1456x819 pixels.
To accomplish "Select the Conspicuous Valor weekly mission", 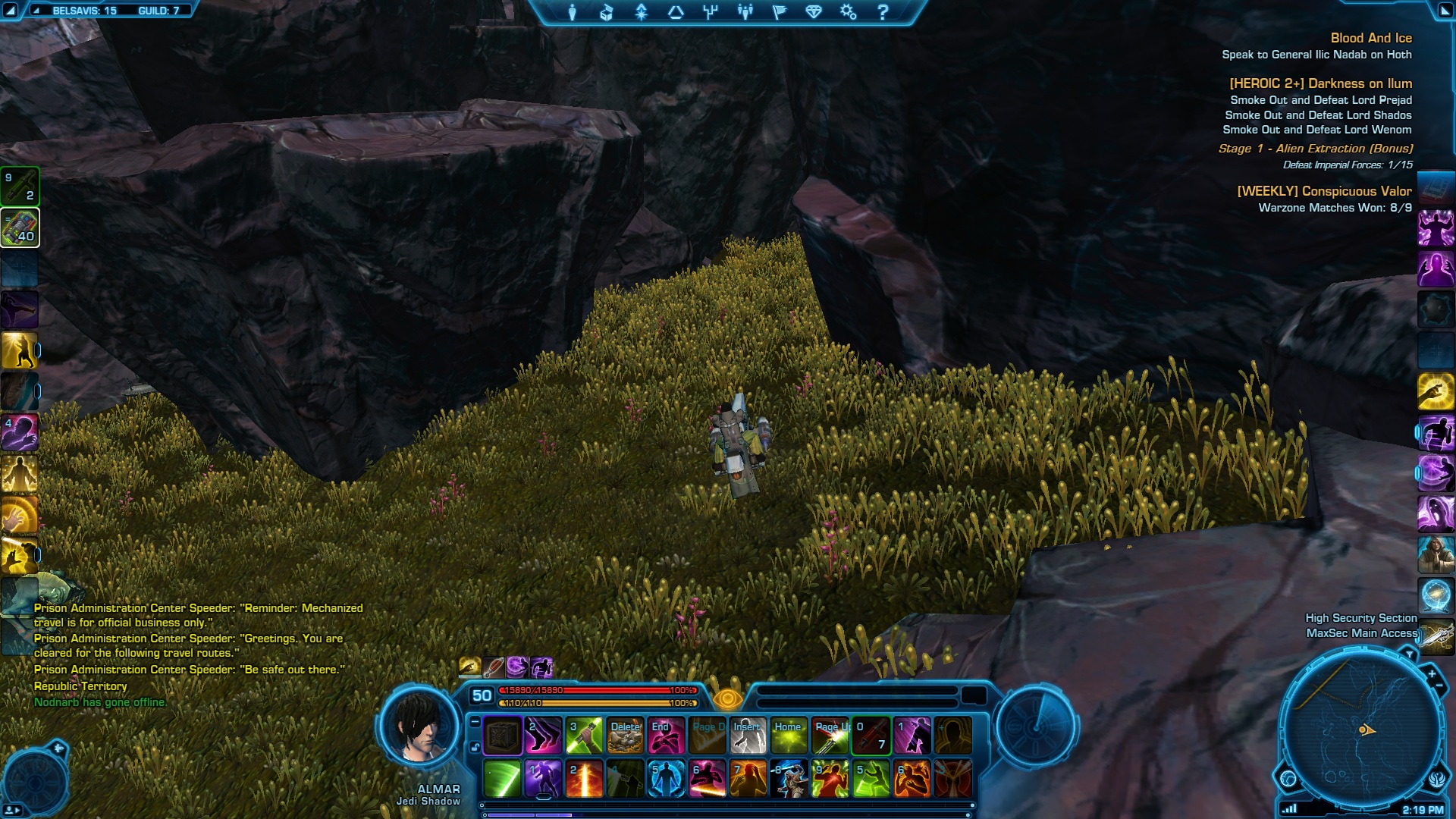I will [x=1324, y=191].
